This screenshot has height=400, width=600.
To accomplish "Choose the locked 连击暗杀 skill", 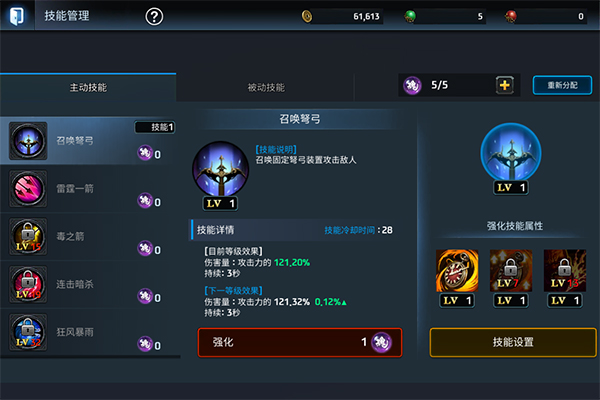I will pyautogui.click(x=90, y=284).
